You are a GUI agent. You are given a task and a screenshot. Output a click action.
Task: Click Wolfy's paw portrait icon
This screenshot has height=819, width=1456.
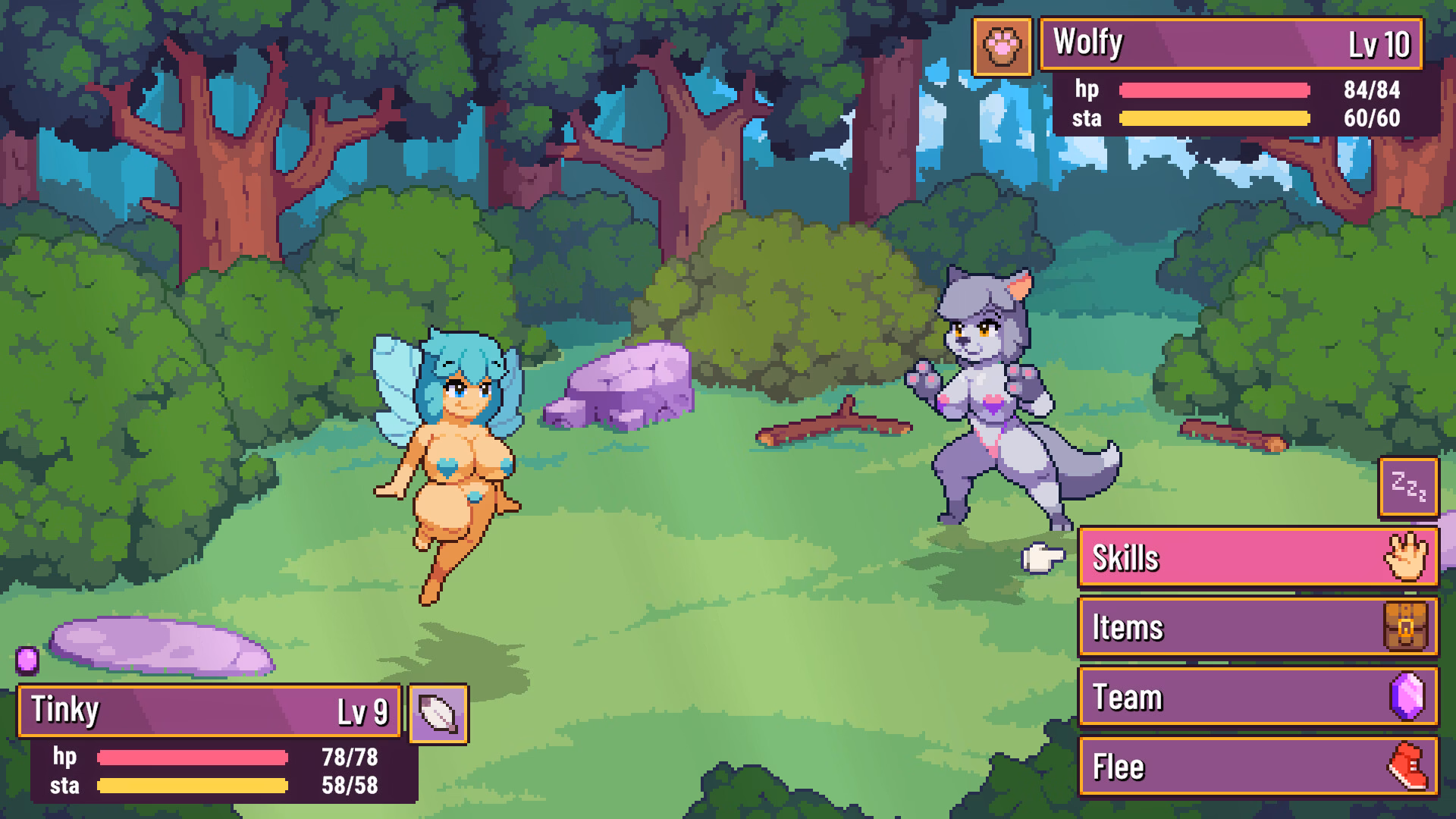click(x=1003, y=45)
